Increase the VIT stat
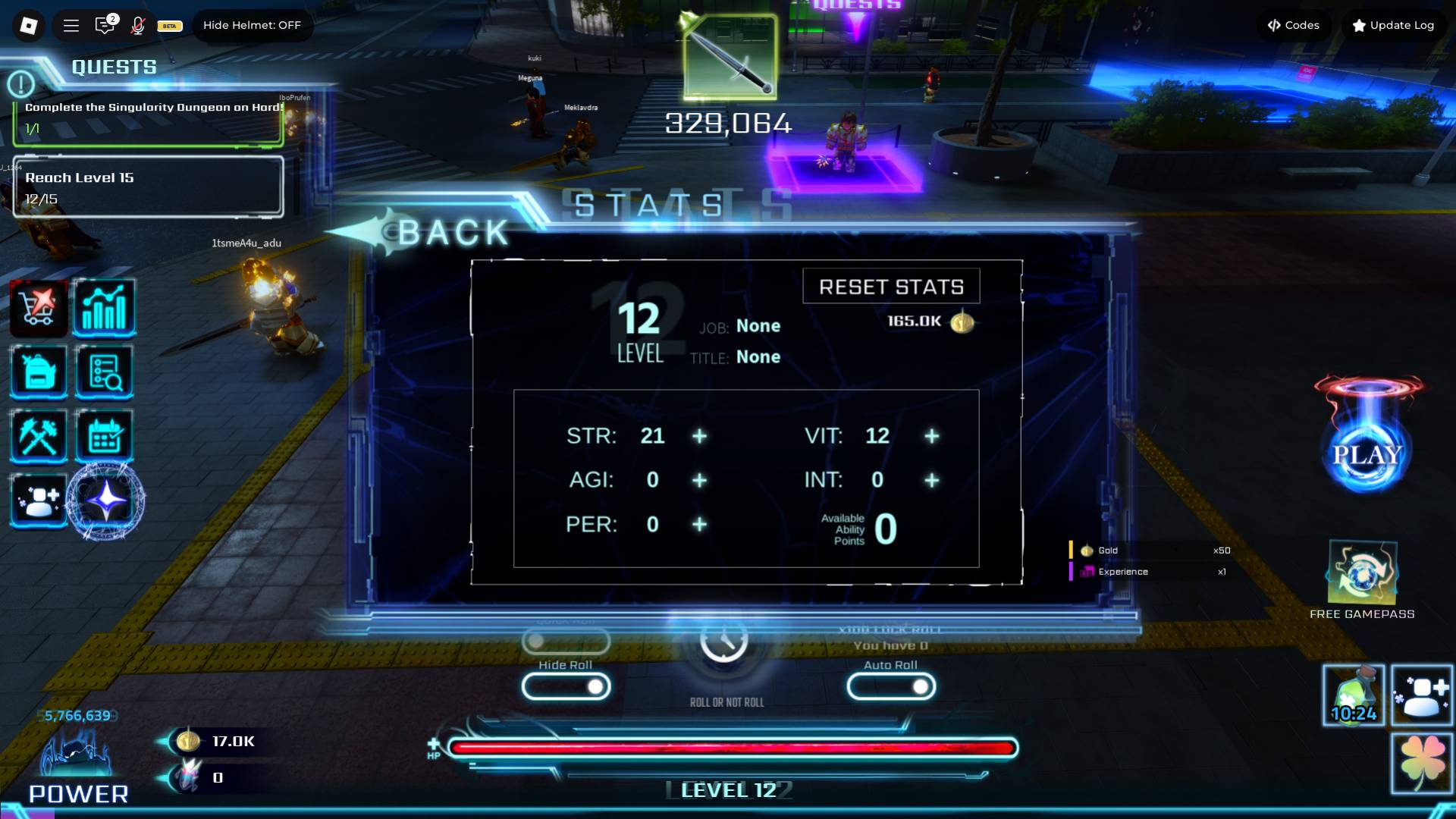 tap(932, 436)
